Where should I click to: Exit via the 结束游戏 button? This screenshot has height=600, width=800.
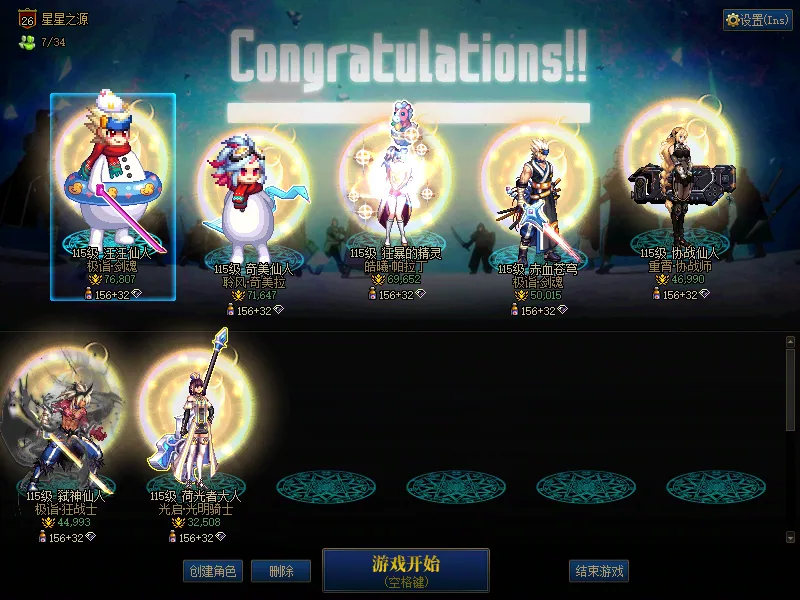[599, 571]
